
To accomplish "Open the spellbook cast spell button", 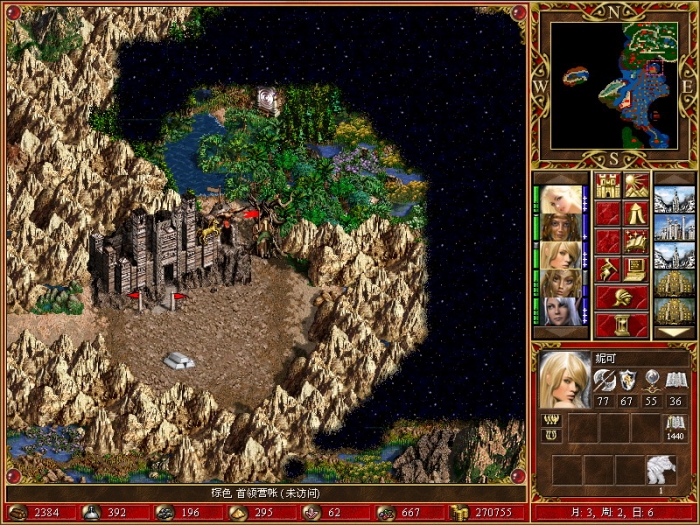I will [x=635, y=240].
